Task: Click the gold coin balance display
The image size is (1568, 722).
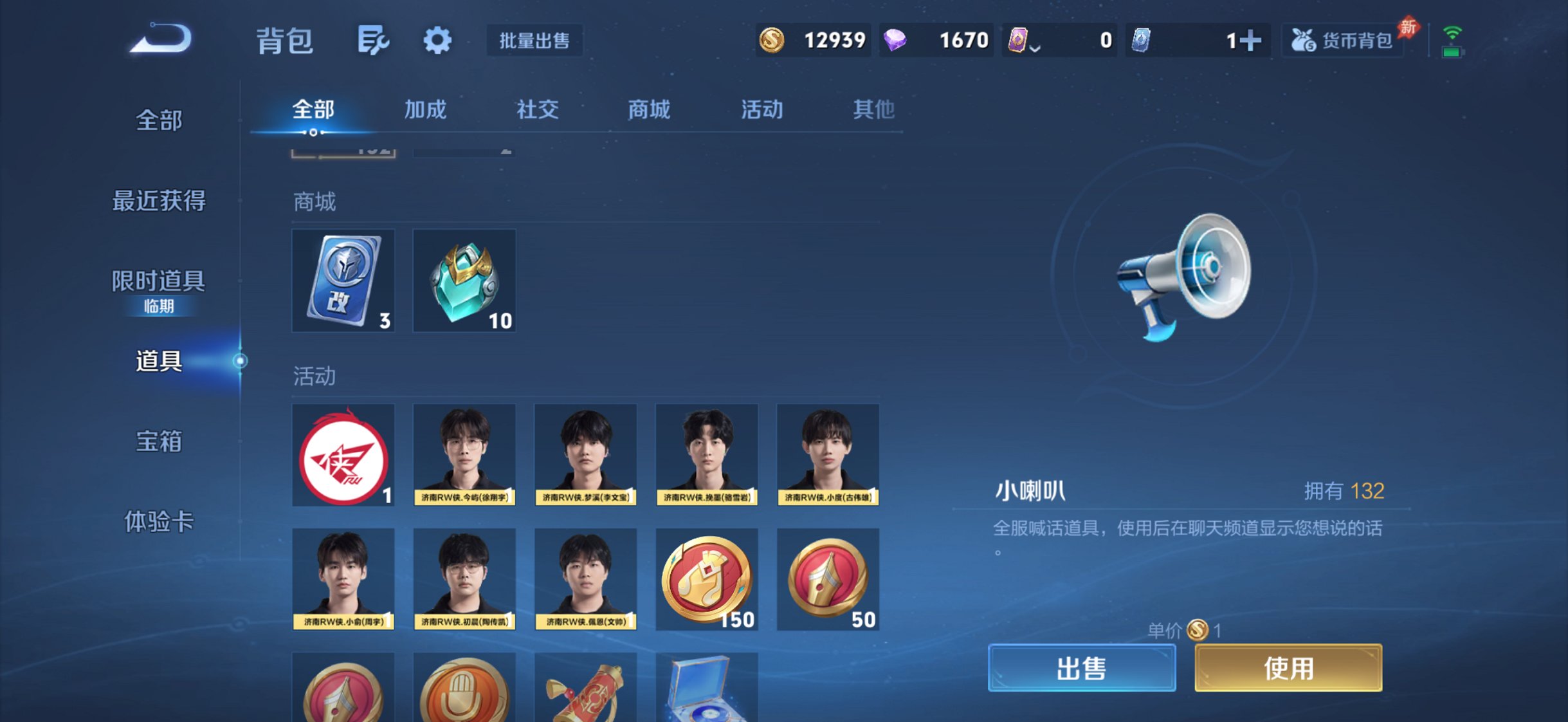Action: pyautogui.click(x=812, y=40)
